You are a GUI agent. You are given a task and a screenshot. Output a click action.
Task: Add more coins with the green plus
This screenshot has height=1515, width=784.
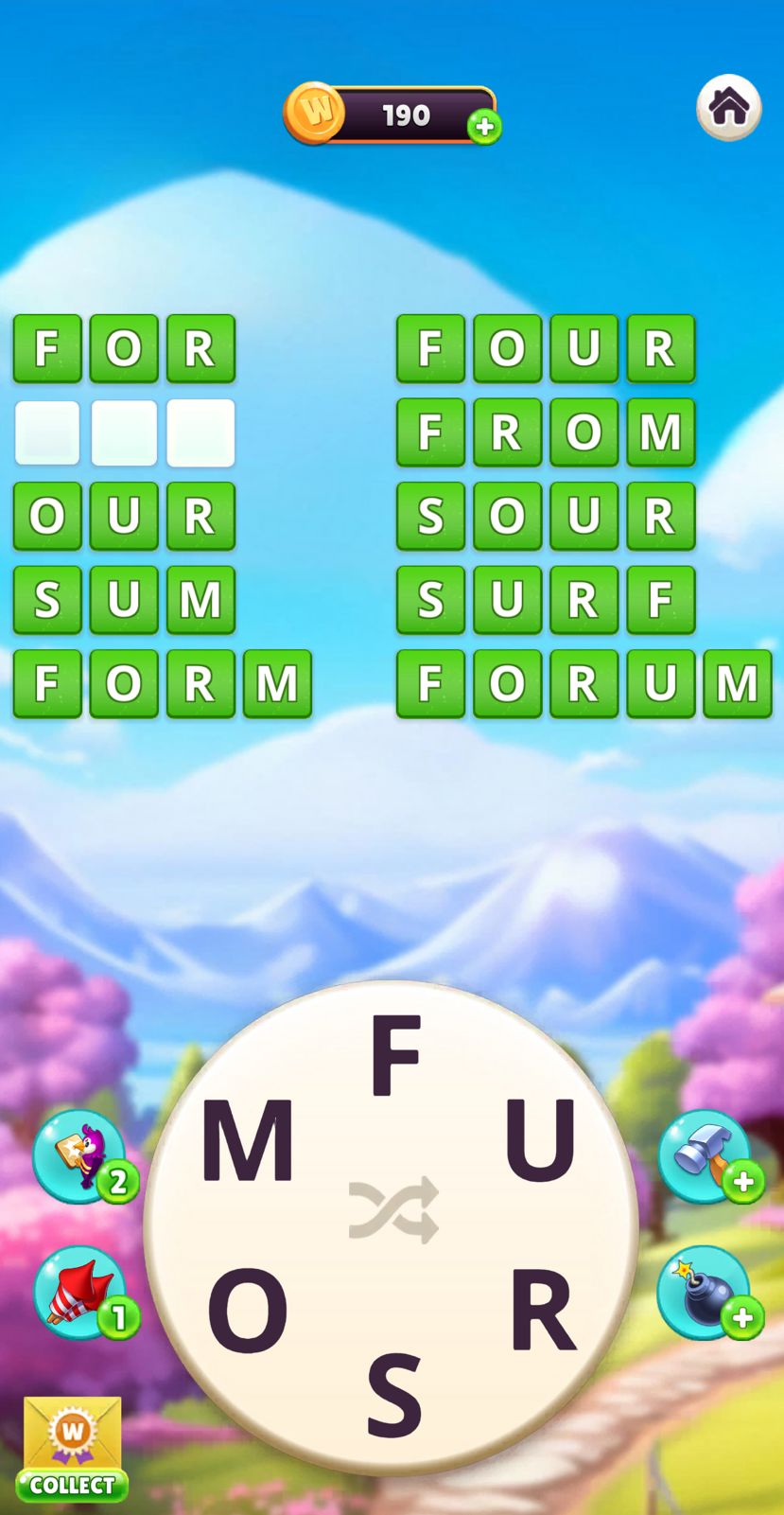[484, 127]
